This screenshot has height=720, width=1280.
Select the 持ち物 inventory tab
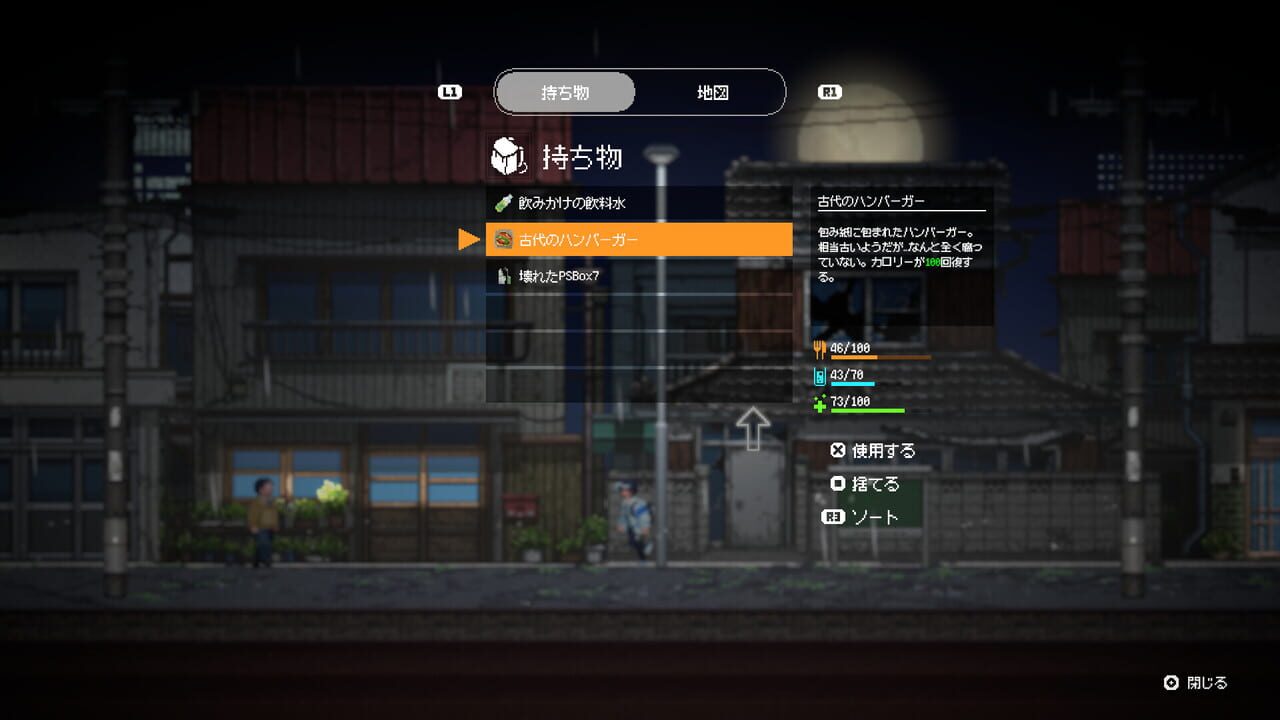pyautogui.click(x=566, y=91)
